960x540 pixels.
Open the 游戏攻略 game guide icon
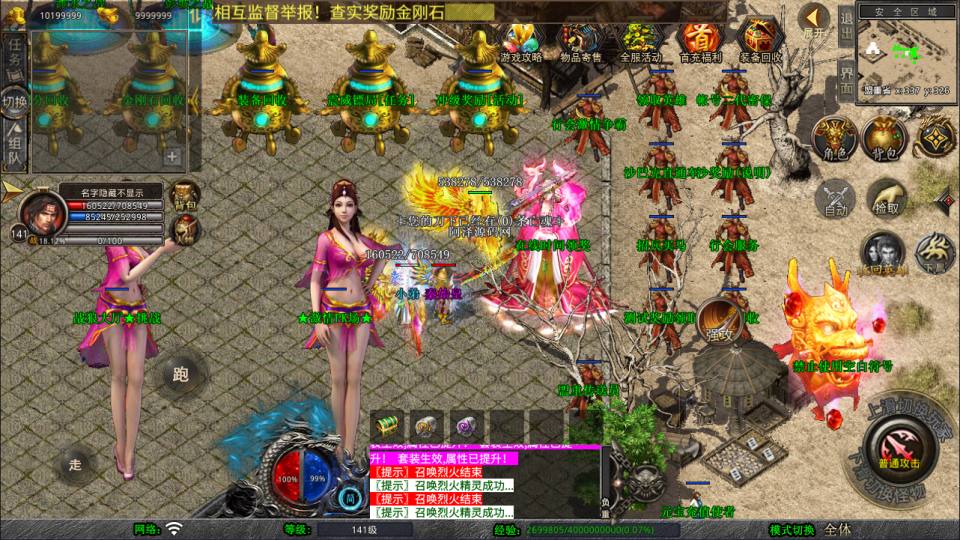click(521, 42)
